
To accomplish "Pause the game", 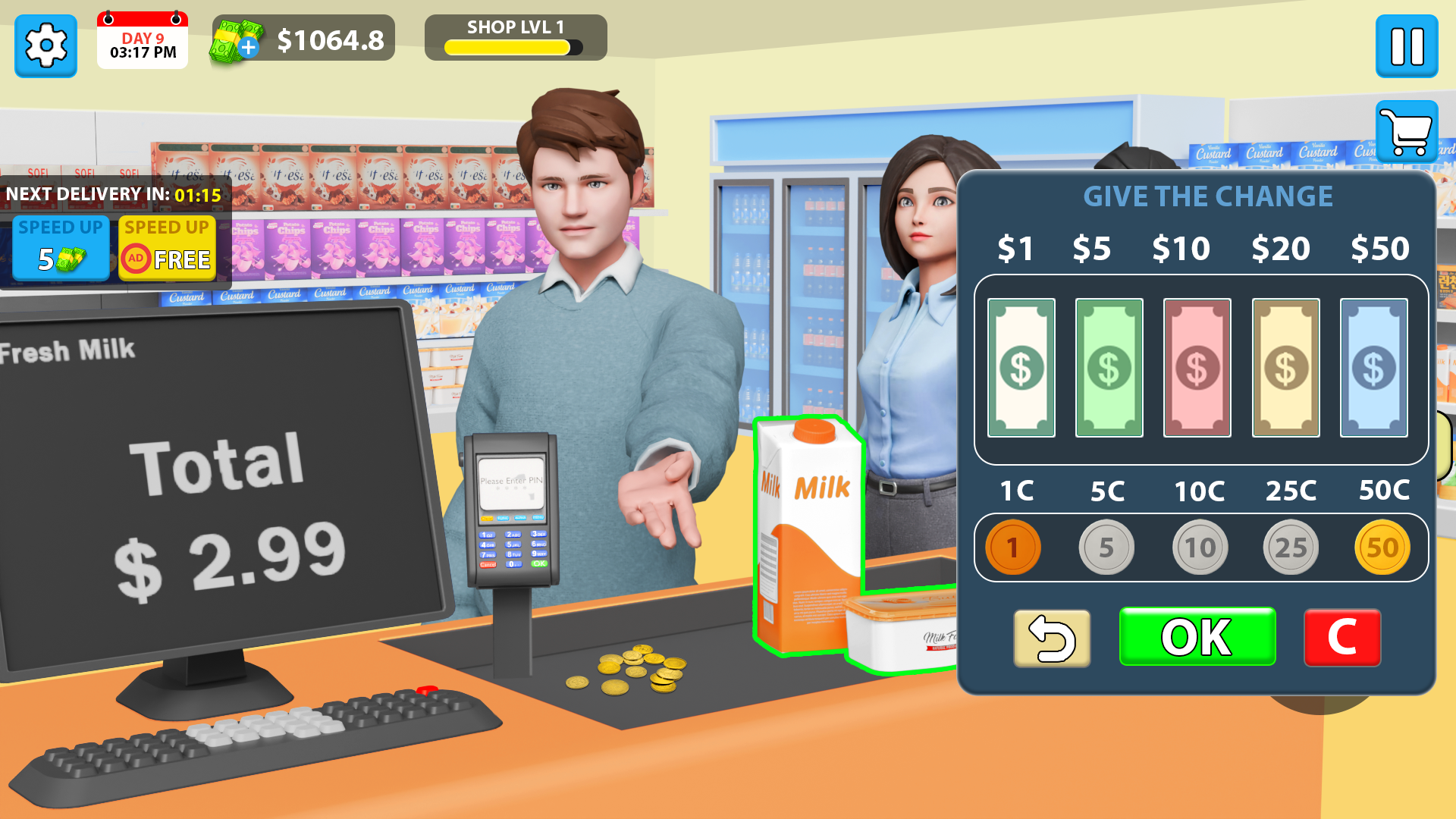I will tap(1407, 45).
